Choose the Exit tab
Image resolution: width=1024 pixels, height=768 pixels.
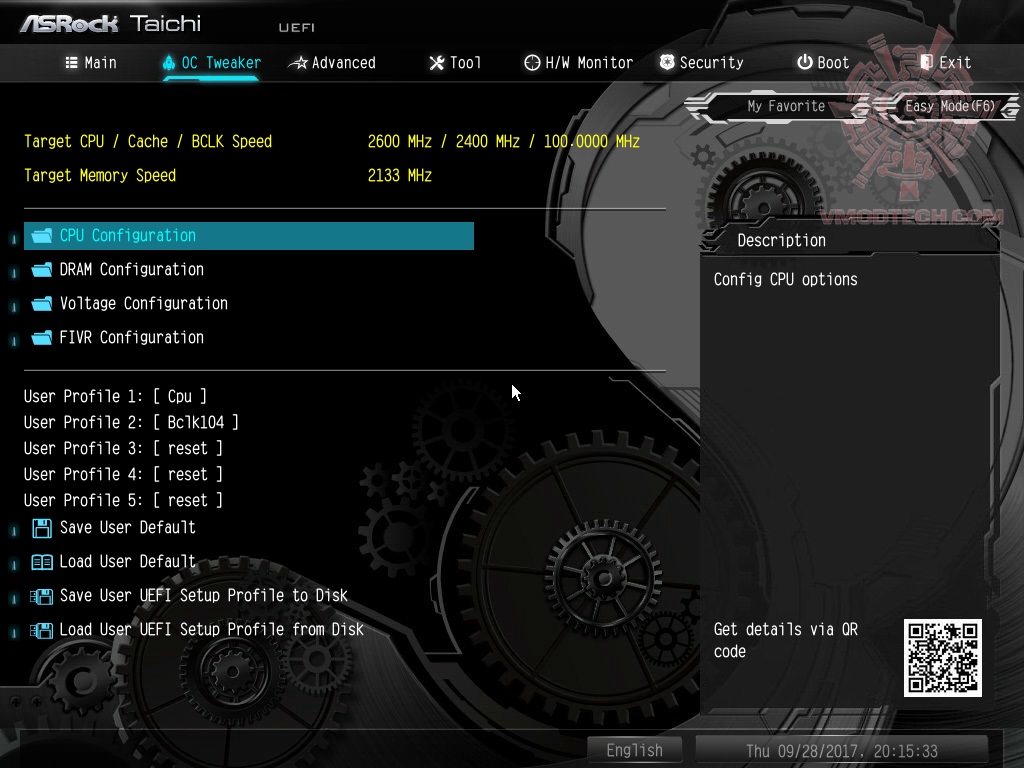pyautogui.click(x=945, y=63)
